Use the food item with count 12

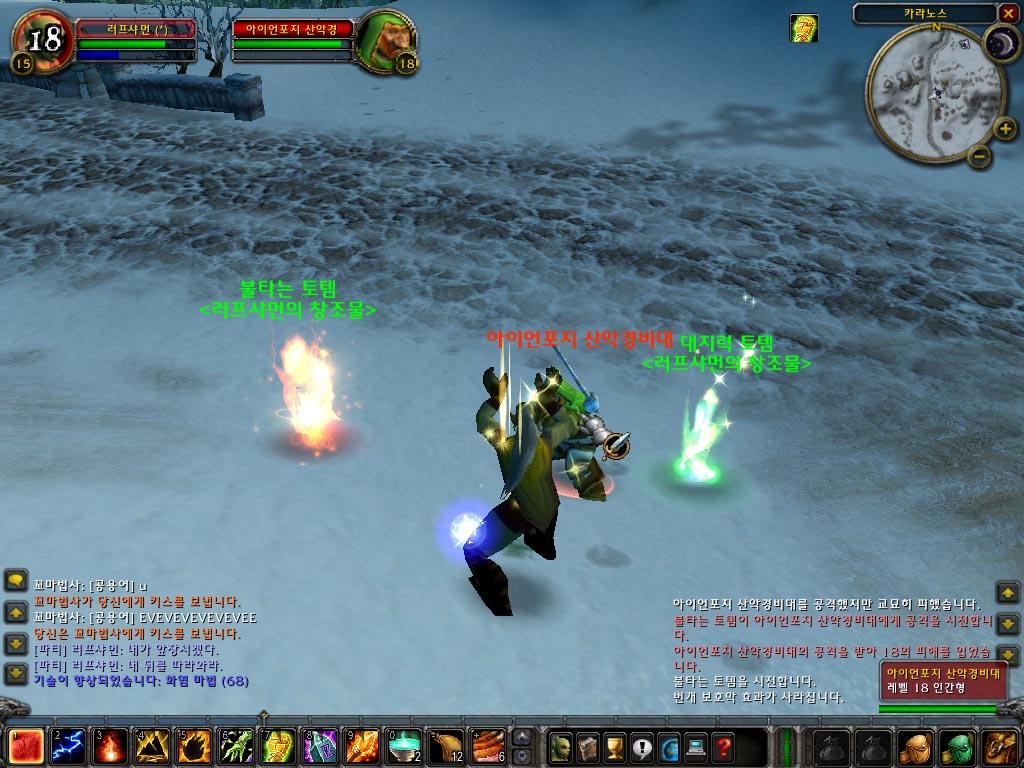446,746
